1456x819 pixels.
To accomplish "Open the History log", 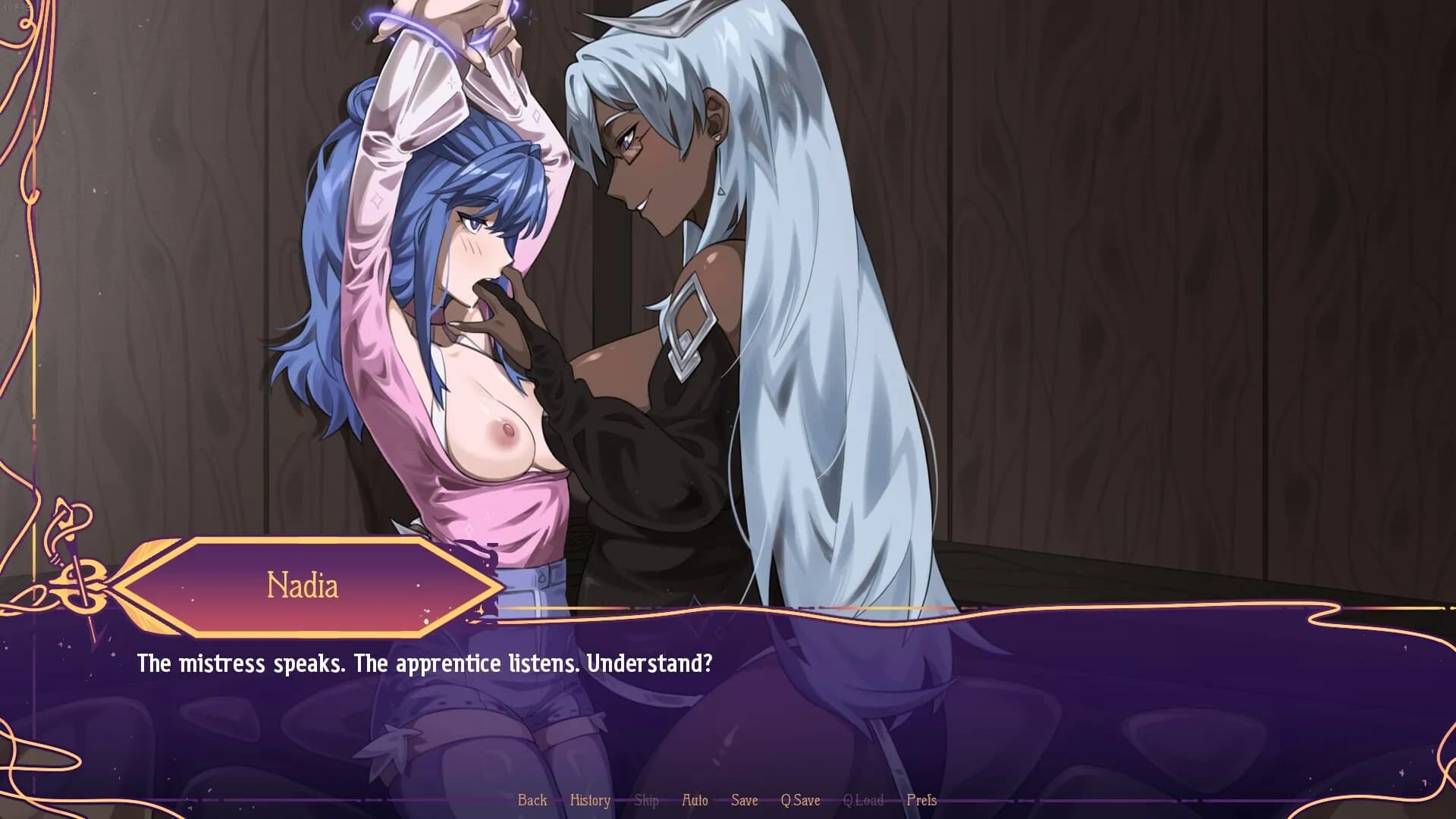I will tap(590, 800).
